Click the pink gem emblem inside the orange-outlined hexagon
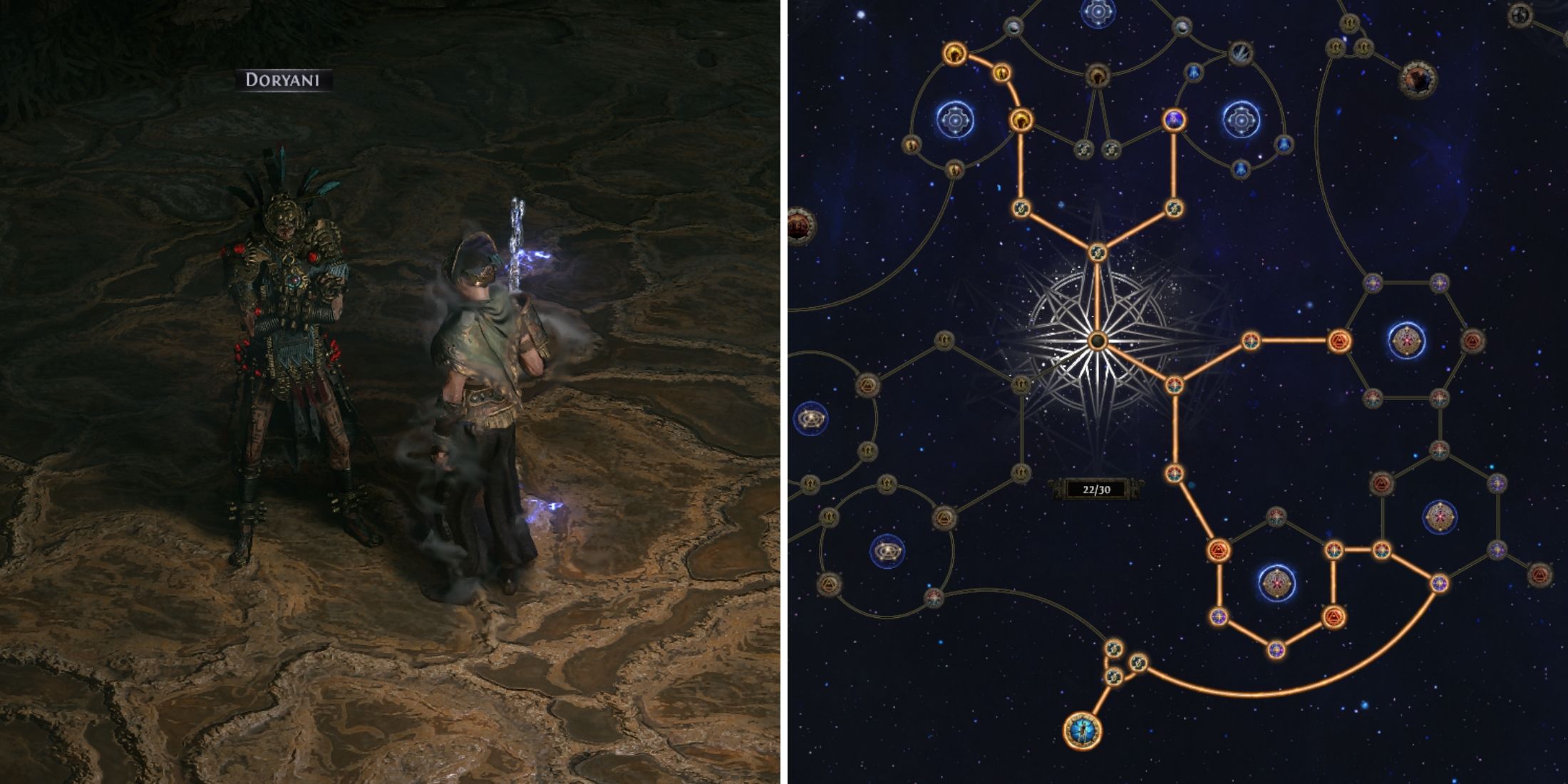1568x784 pixels. 1276,583
